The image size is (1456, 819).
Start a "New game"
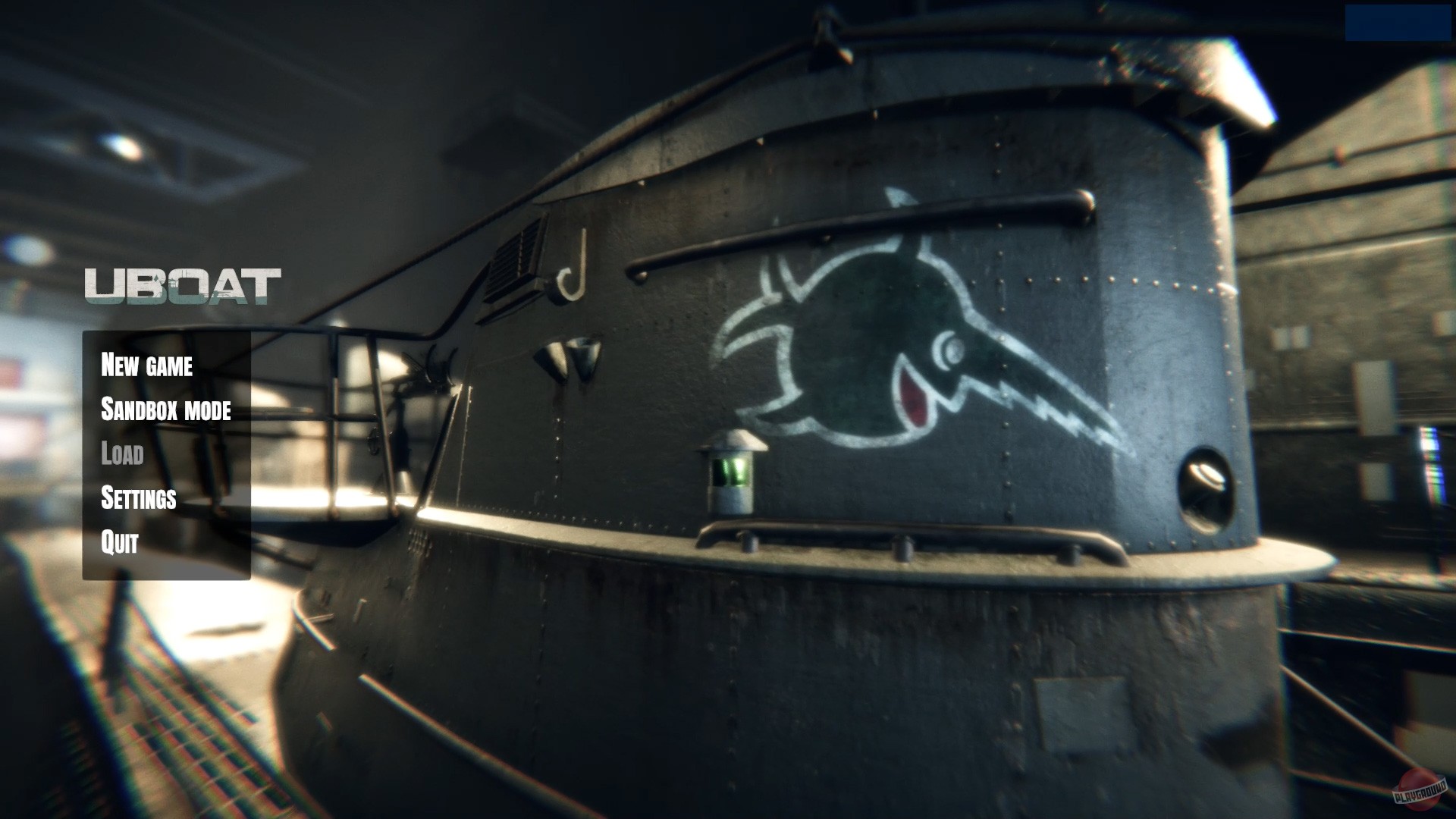click(x=148, y=367)
